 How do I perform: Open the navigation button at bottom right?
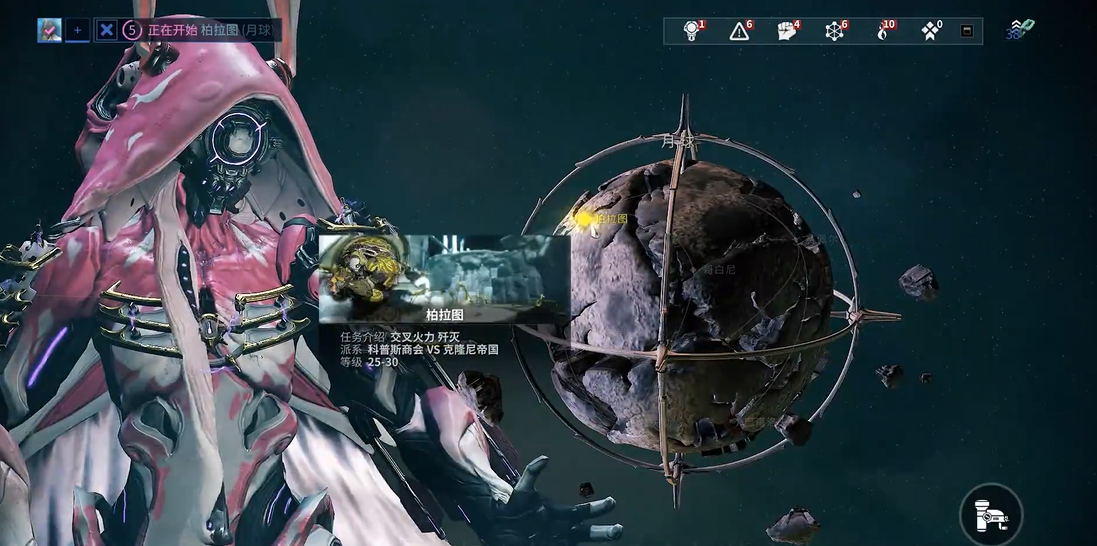point(990,514)
